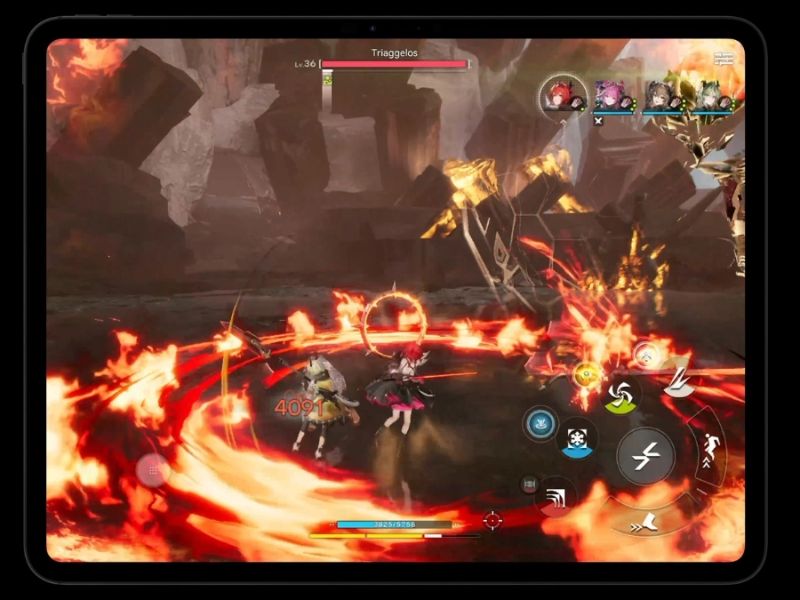Tap the small round icon above white slash
The height and width of the screenshot is (600, 800).
tap(646, 352)
